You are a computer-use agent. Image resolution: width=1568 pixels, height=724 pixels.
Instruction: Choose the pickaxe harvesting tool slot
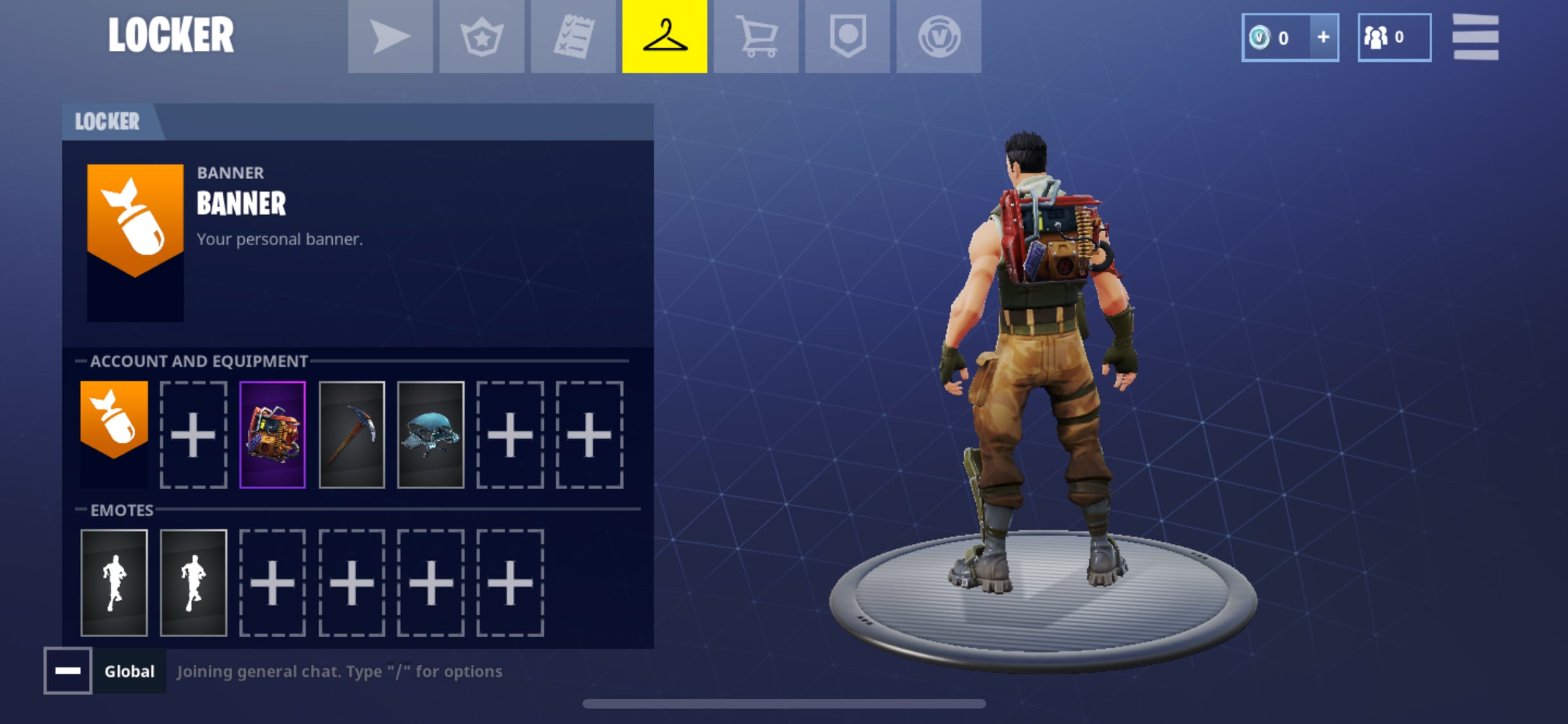pyautogui.click(x=351, y=433)
